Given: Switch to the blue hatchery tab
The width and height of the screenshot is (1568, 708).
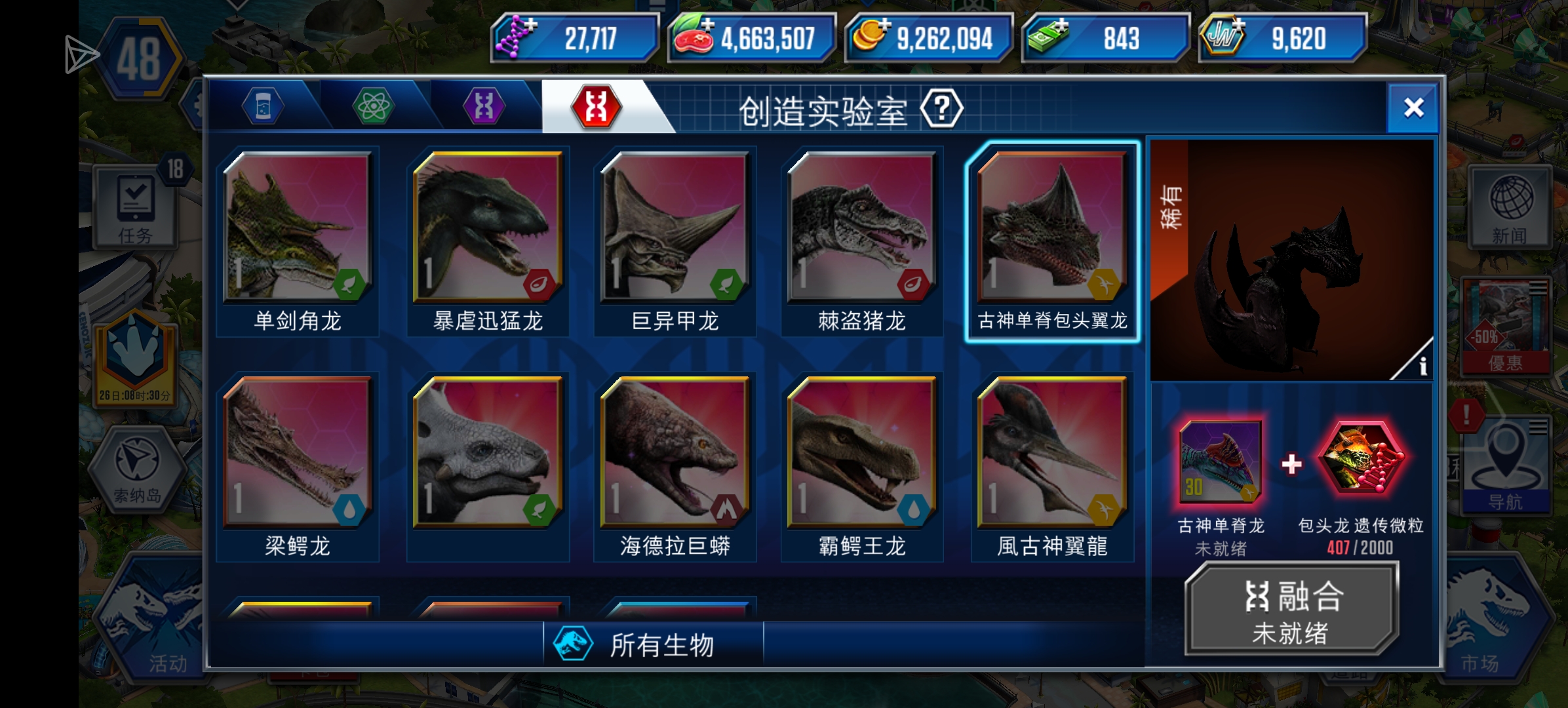Looking at the screenshot, I should point(264,107).
